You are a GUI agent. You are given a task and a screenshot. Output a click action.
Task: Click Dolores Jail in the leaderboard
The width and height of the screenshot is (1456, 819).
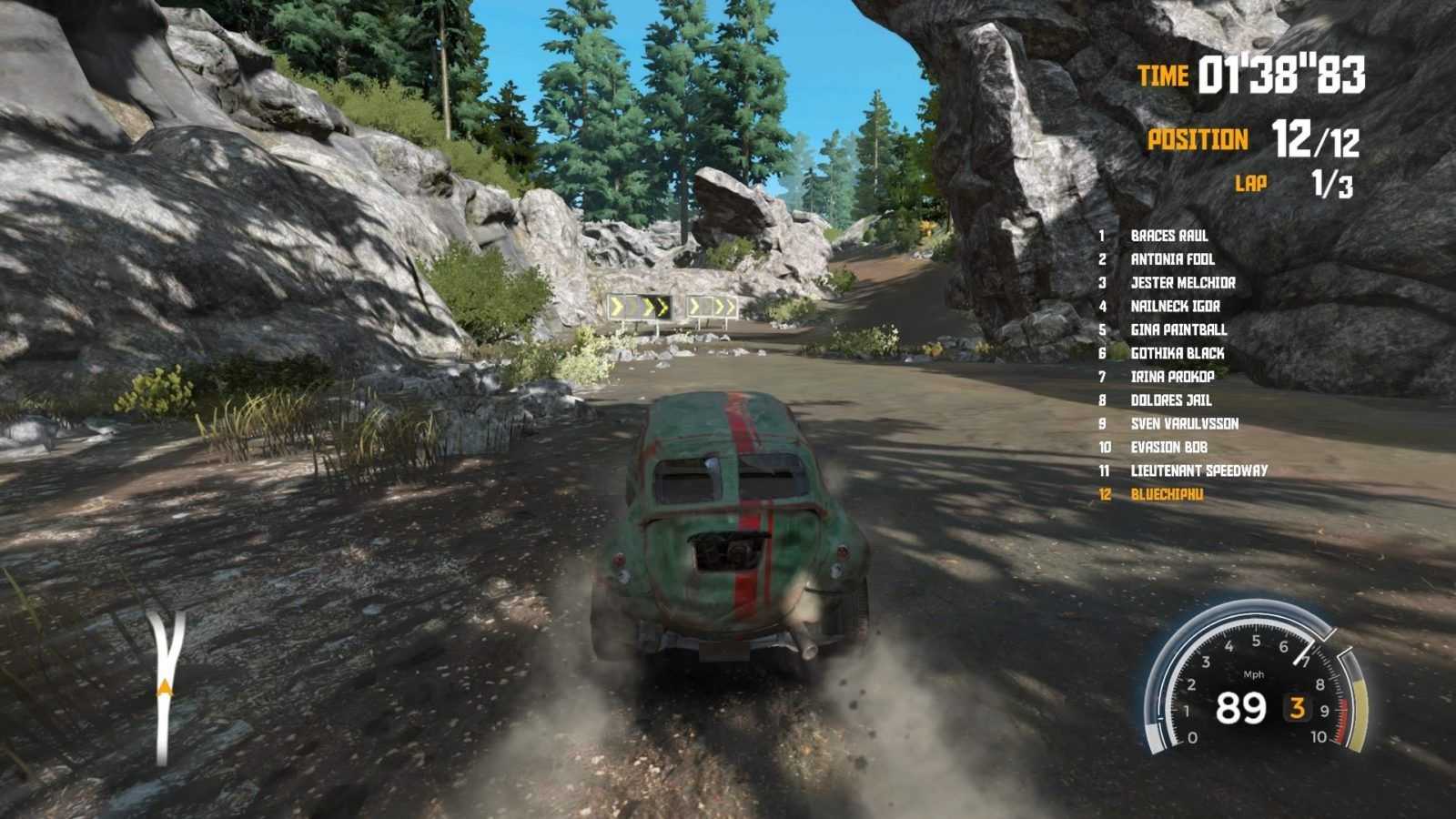(x=1170, y=400)
